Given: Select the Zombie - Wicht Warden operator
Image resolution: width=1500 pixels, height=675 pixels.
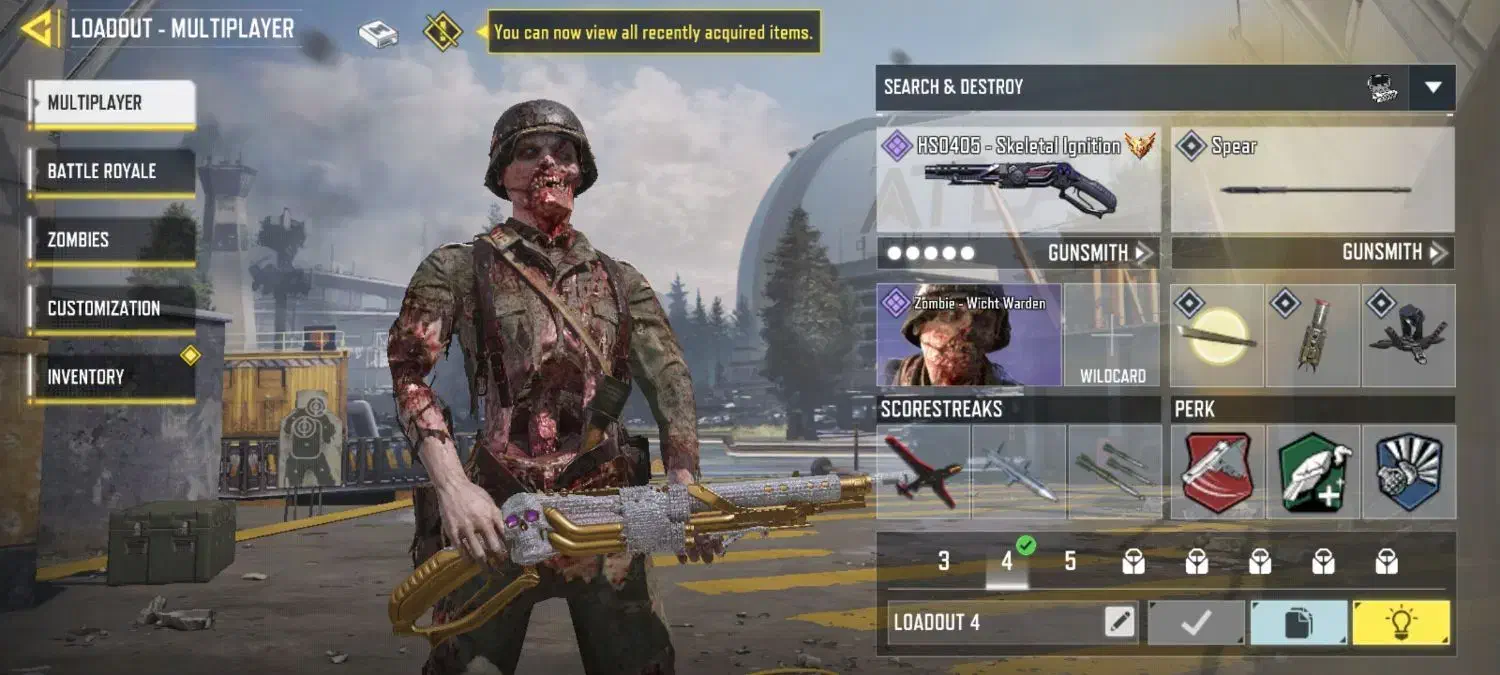Looking at the screenshot, I should point(968,336).
